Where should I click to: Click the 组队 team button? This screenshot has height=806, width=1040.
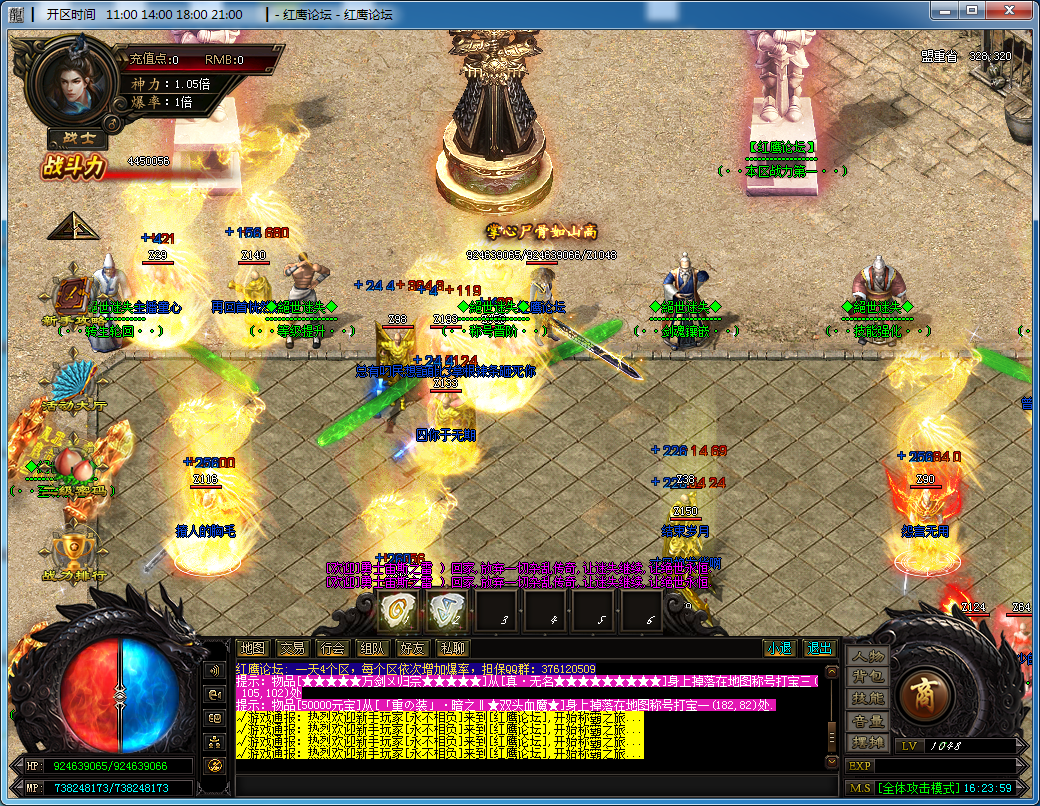coord(372,648)
